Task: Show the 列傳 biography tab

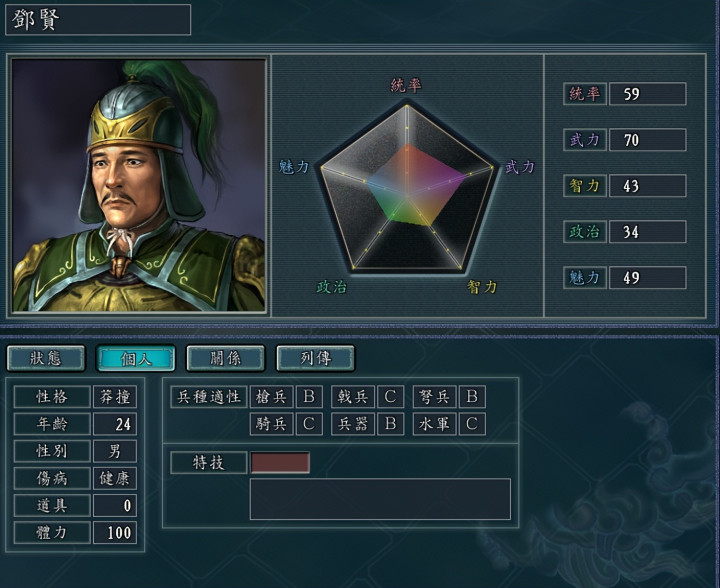Action: (x=315, y=358)
